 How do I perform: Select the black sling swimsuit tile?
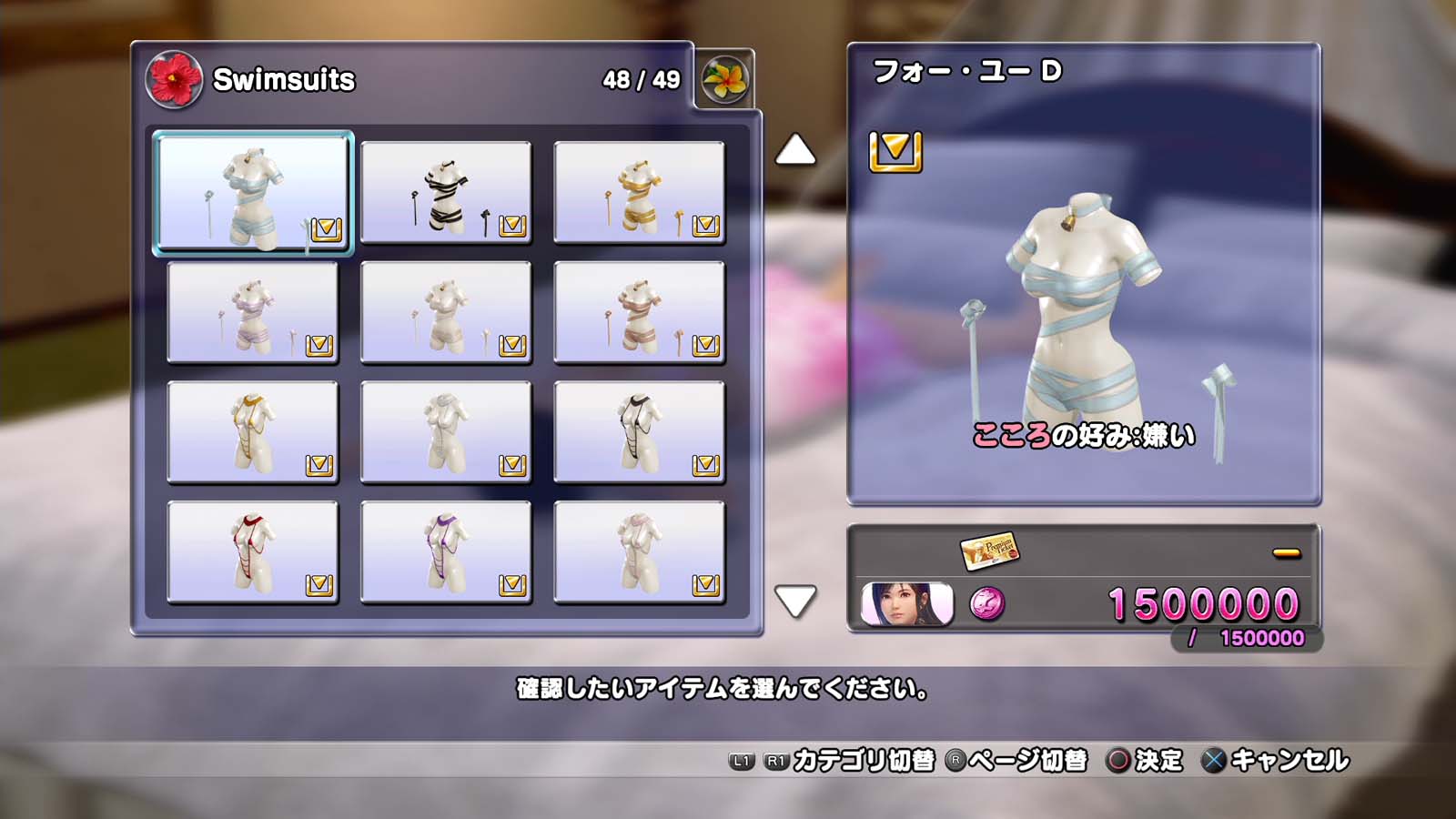tap(639, 432)
